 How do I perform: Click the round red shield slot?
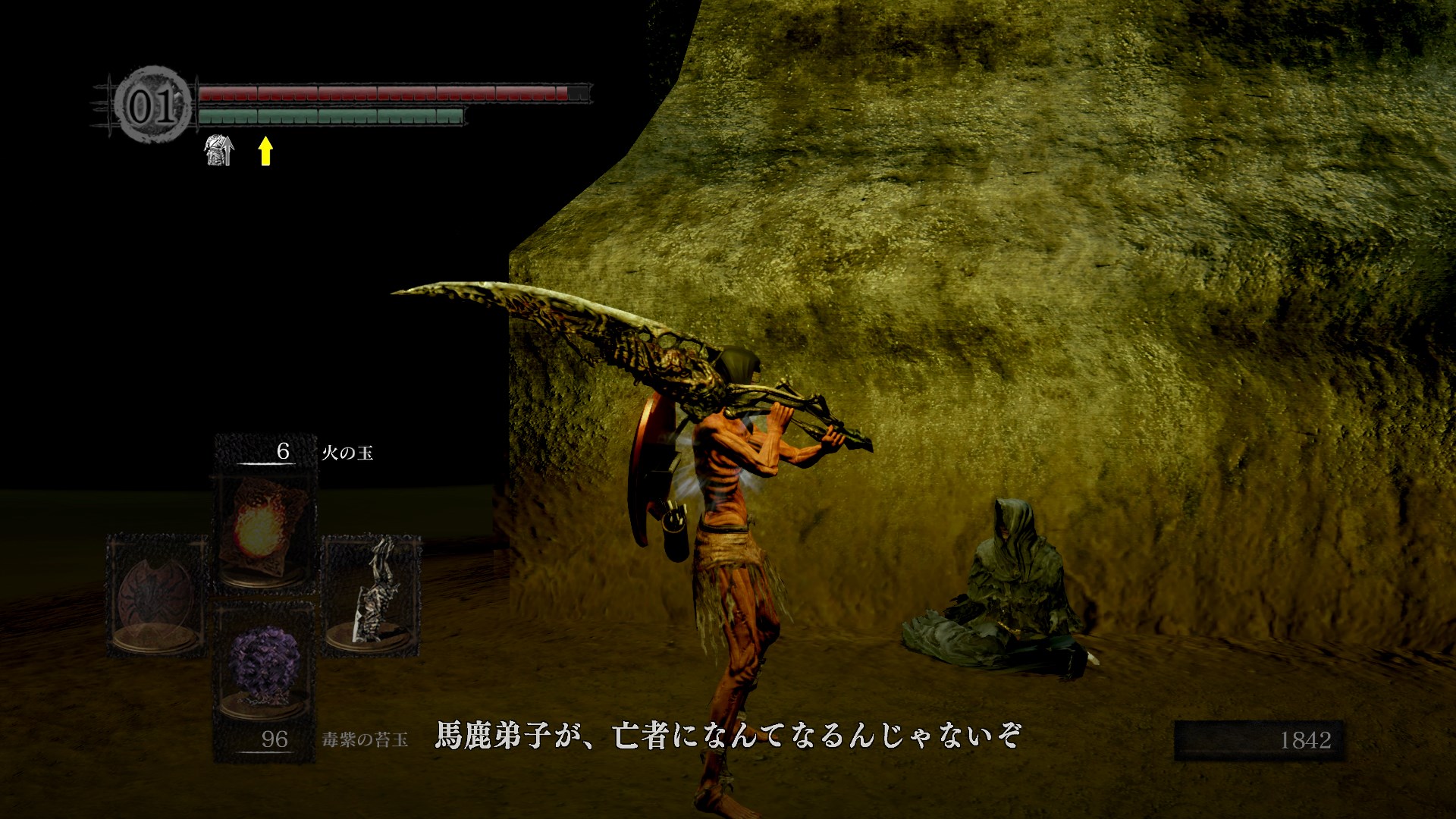[157, 595]
